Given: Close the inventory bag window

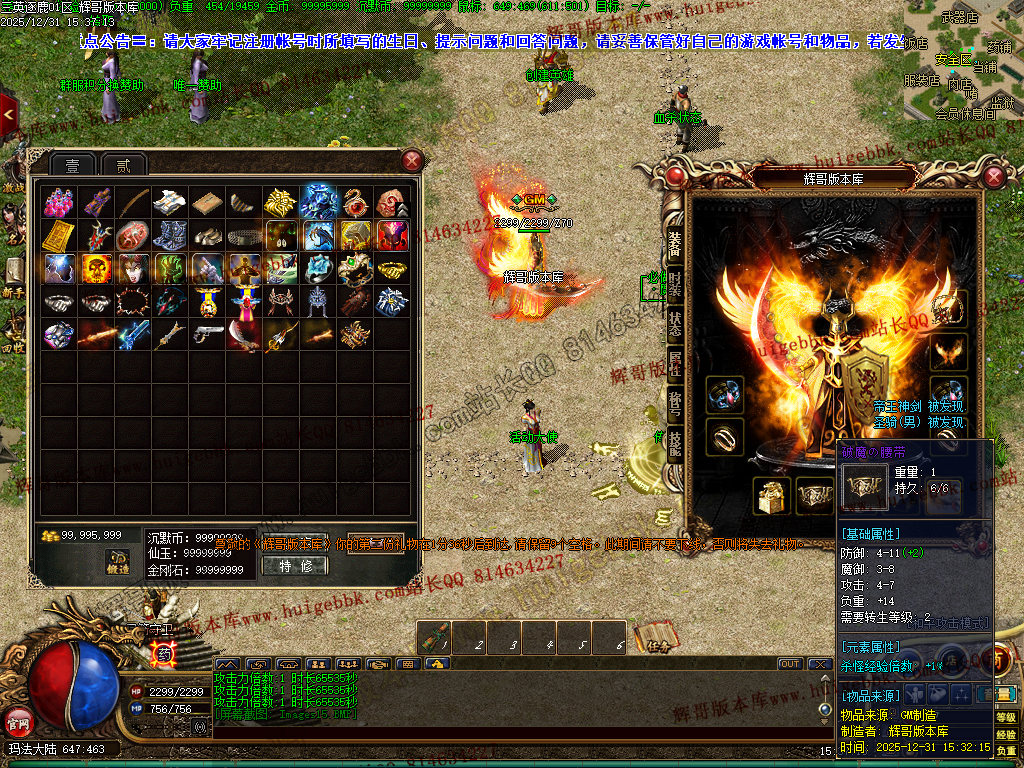Looking at the screenshot, I should (412, 160).
